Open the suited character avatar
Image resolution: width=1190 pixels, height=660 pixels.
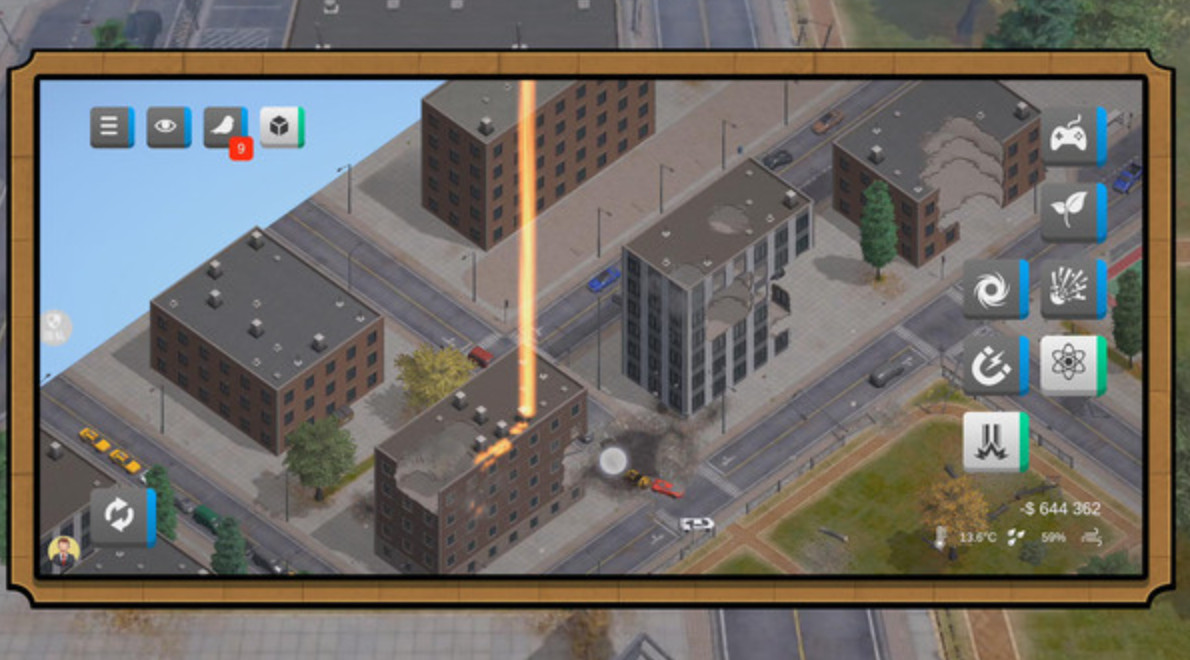coord(63,555)
